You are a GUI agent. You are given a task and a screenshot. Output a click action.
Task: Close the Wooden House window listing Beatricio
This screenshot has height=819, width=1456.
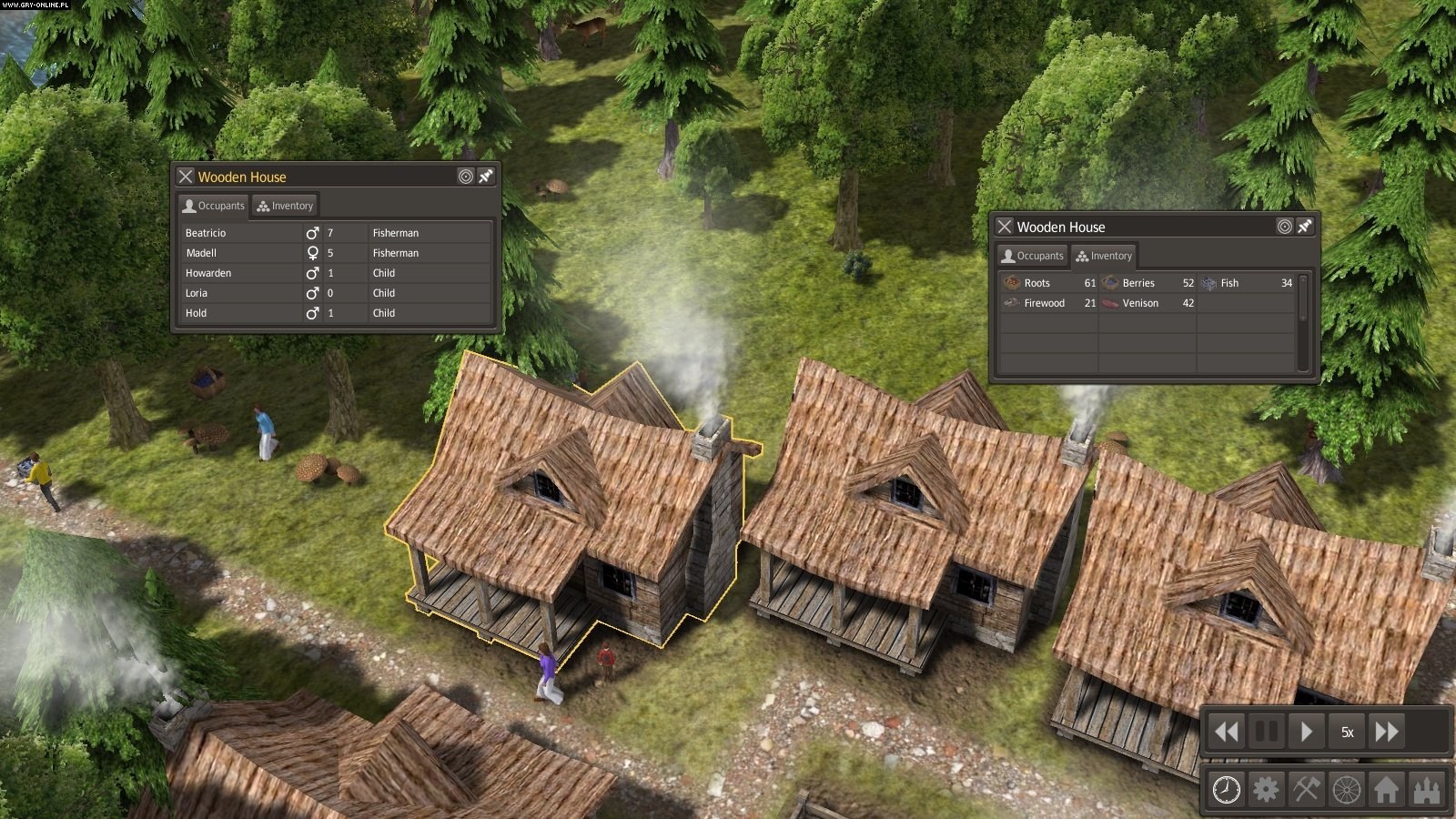coord(186,177)
